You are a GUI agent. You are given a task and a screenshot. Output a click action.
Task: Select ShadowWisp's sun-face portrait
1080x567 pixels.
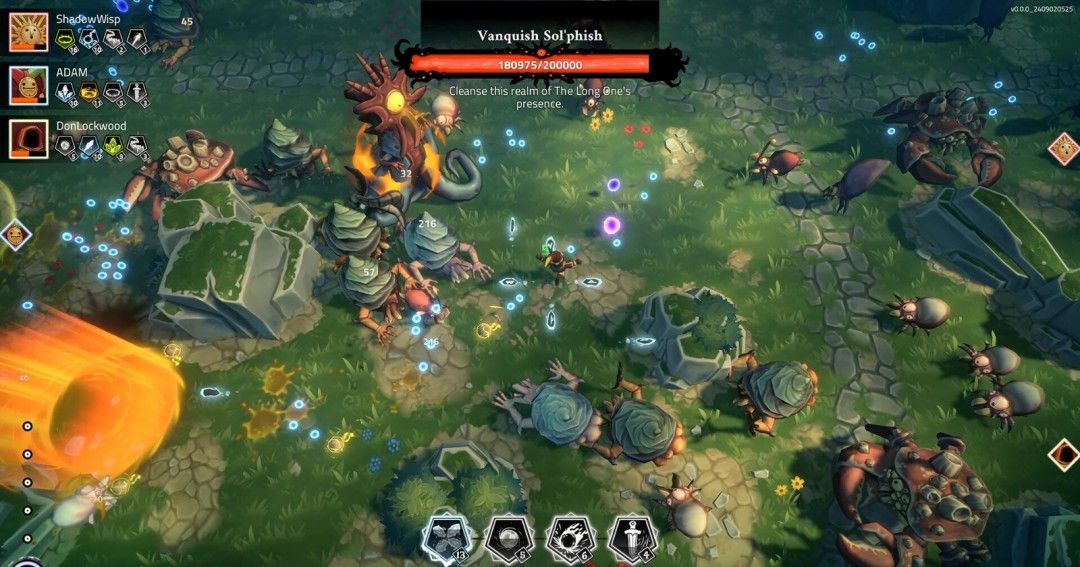tap(29, 32)
